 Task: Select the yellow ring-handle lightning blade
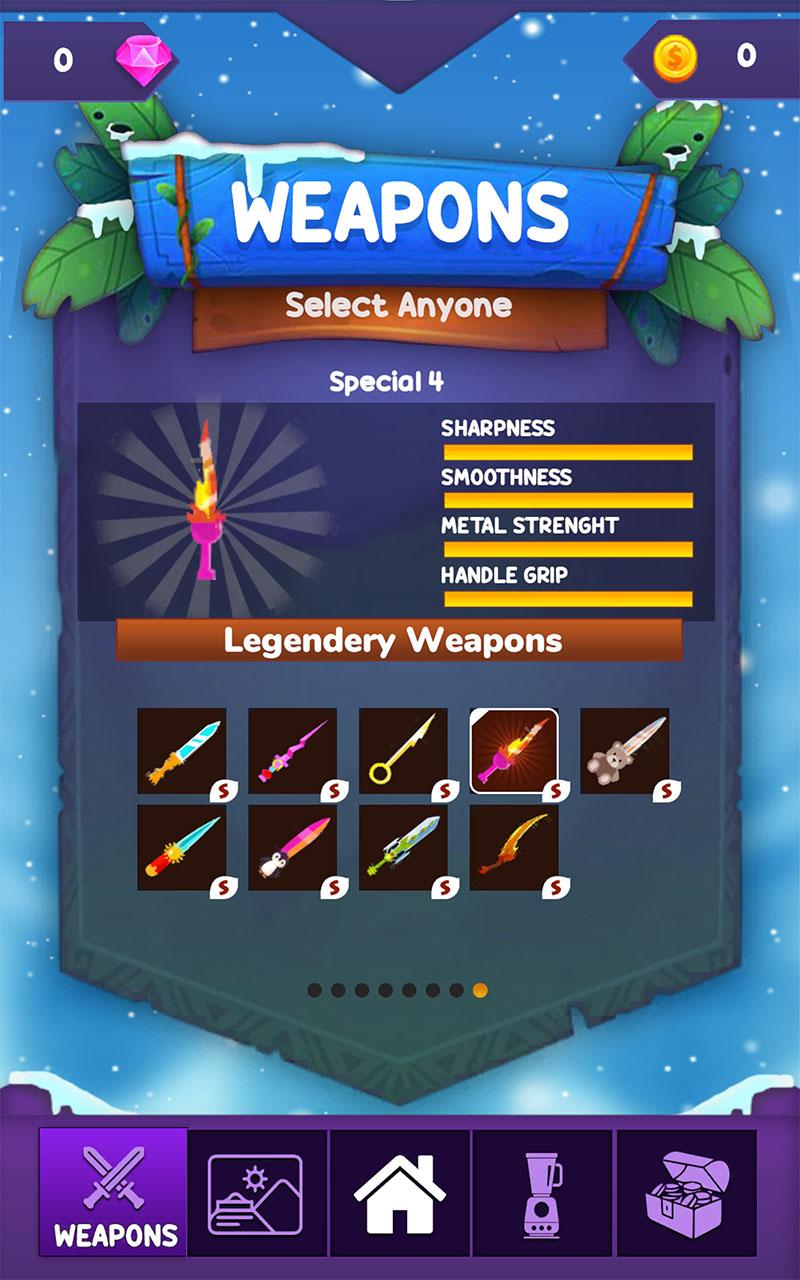[403, 751]
